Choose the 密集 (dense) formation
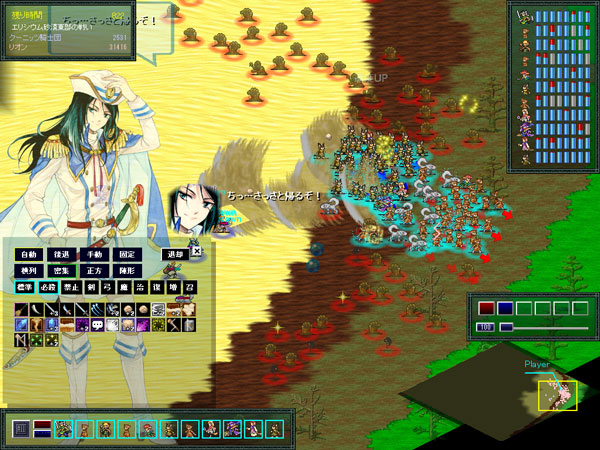 (x=61, y=271)
